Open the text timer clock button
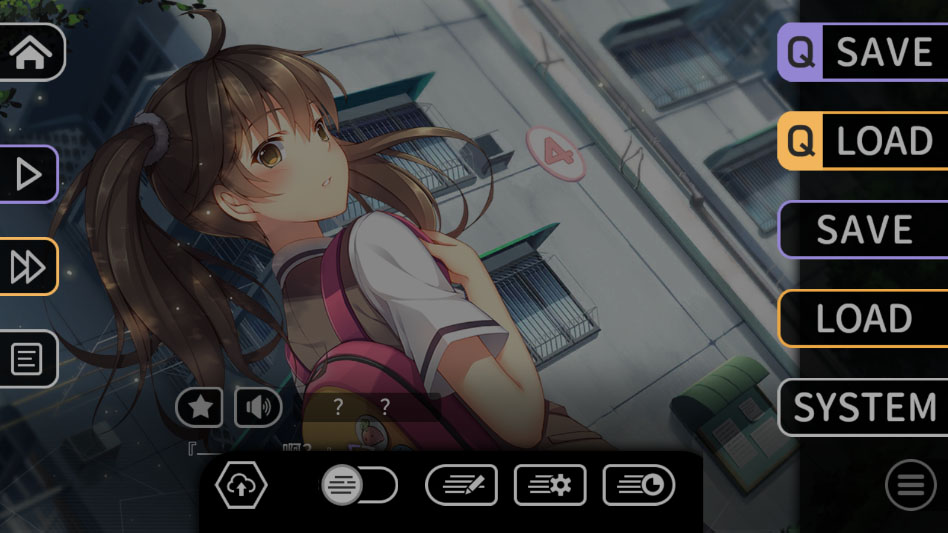The image size is (948, 533). click(638, 486)
